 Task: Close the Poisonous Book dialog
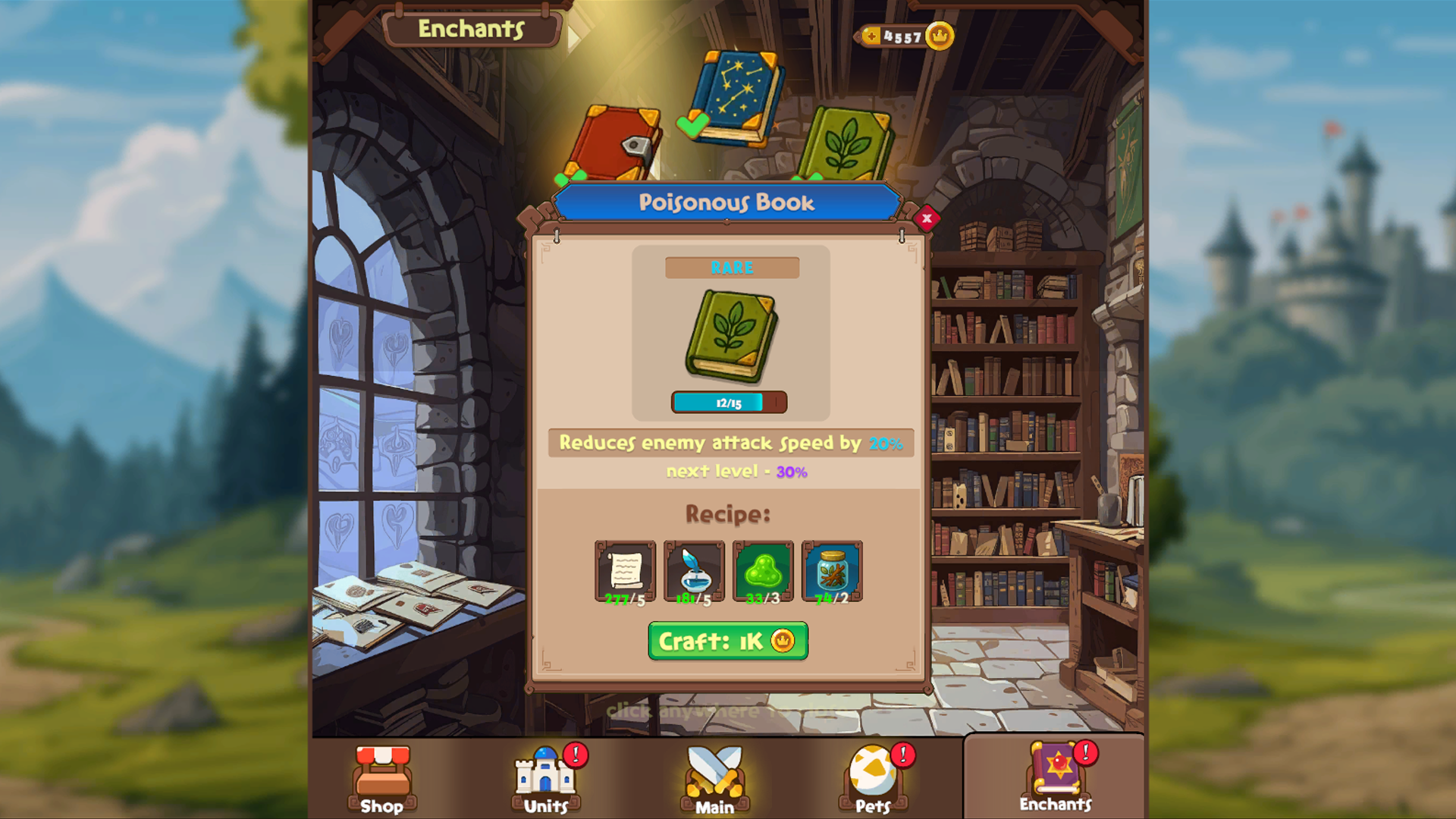point(927,218)
